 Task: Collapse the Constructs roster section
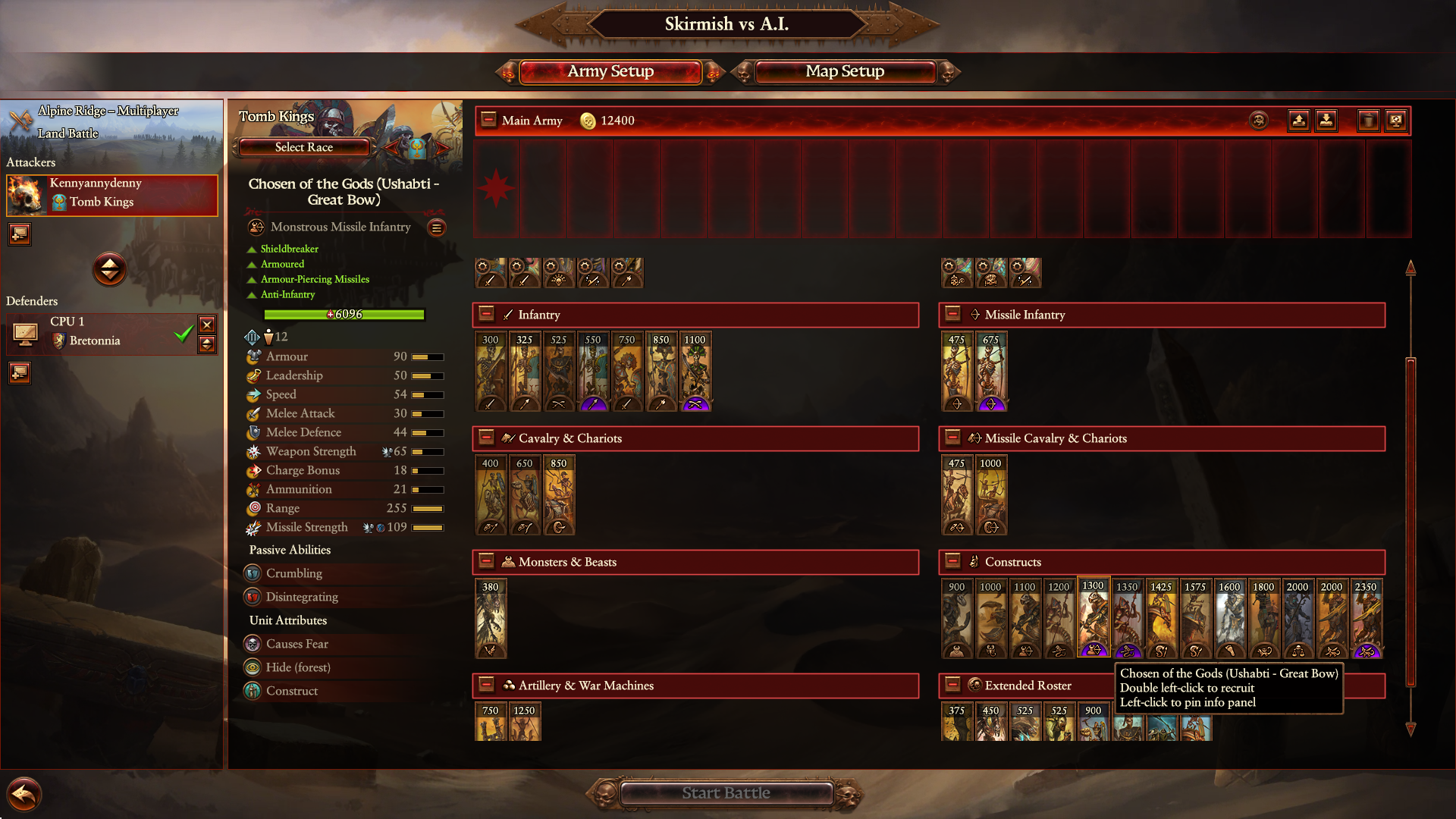click(x=952, y=561)
